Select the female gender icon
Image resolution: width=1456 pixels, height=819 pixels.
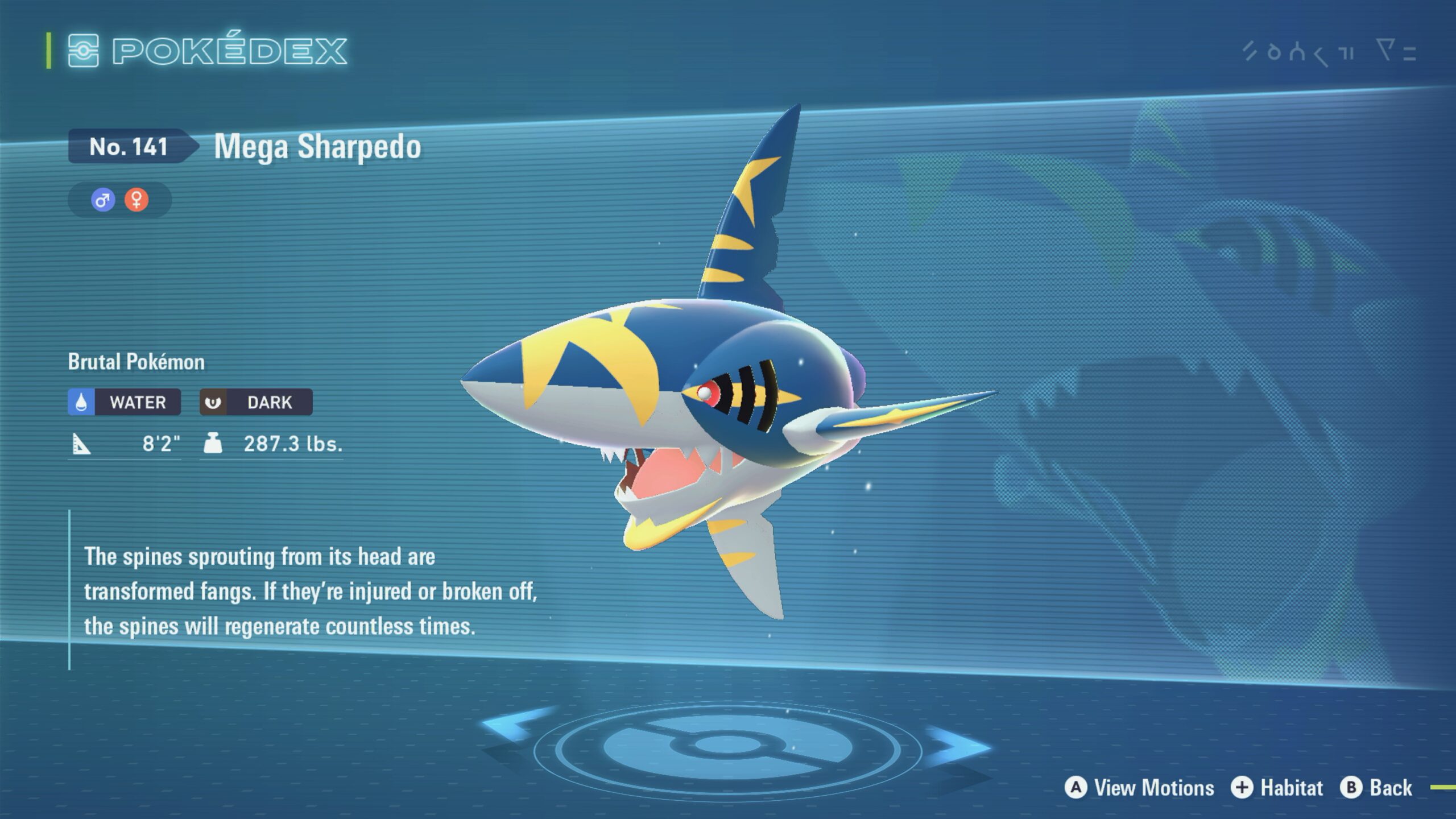(136, 200)
